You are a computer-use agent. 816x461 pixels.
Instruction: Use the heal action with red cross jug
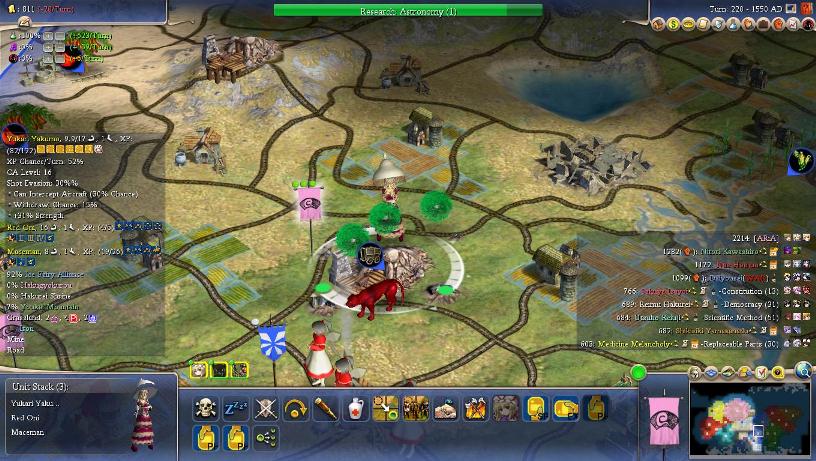[x=355, y=408]
